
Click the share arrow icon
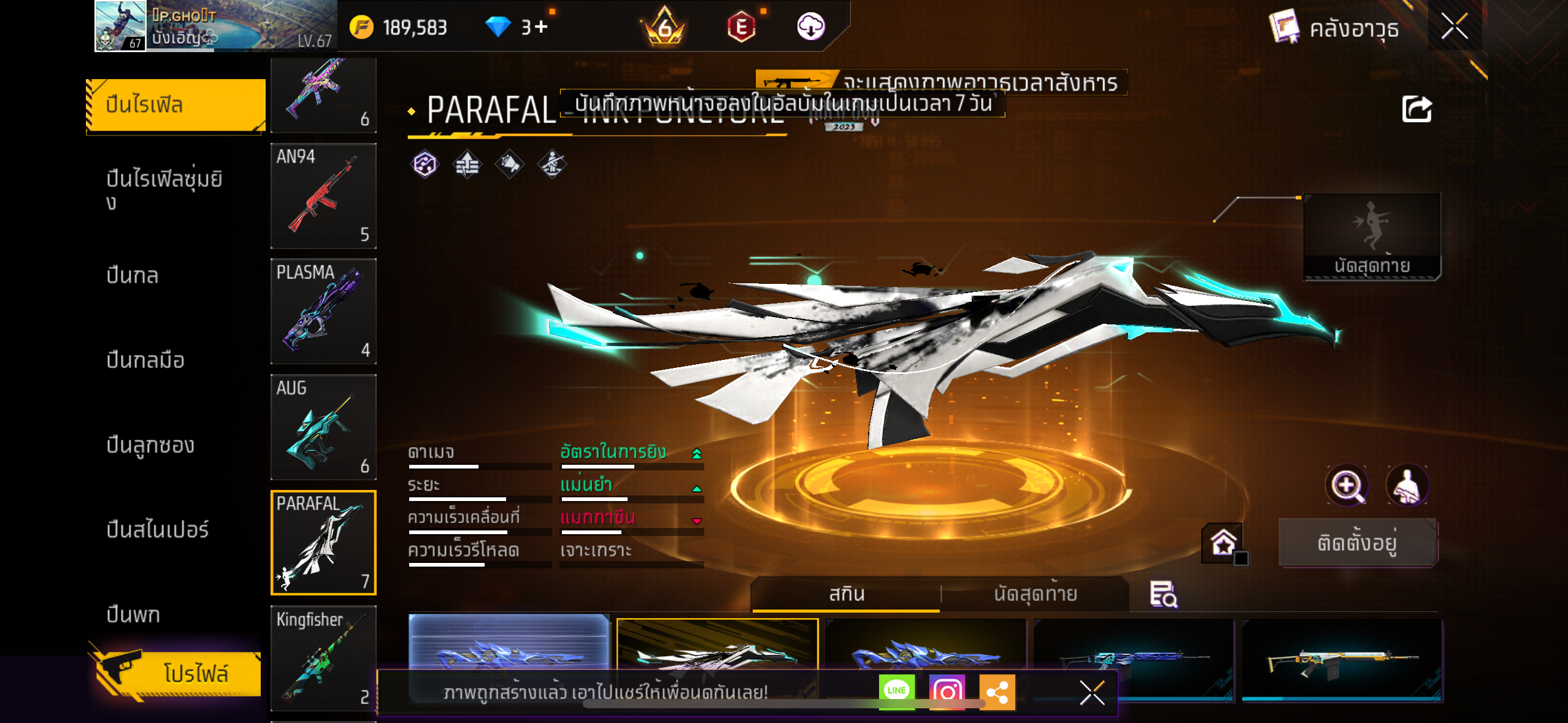coord(1416,110)
